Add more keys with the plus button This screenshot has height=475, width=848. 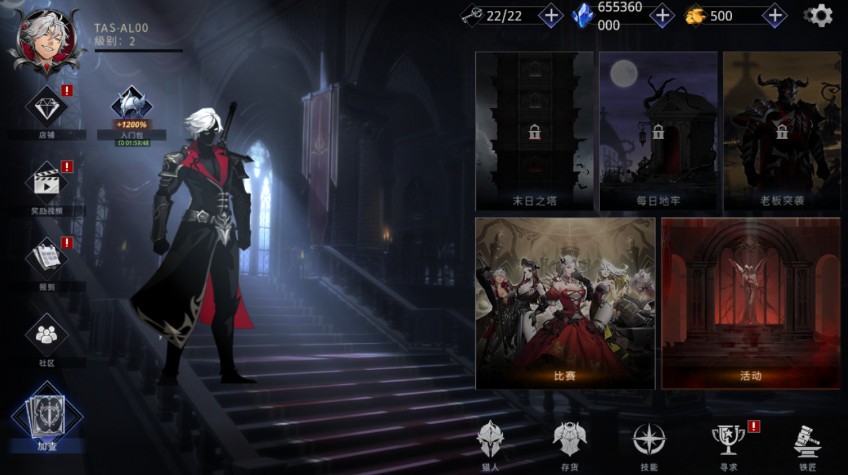click(550, 15)
